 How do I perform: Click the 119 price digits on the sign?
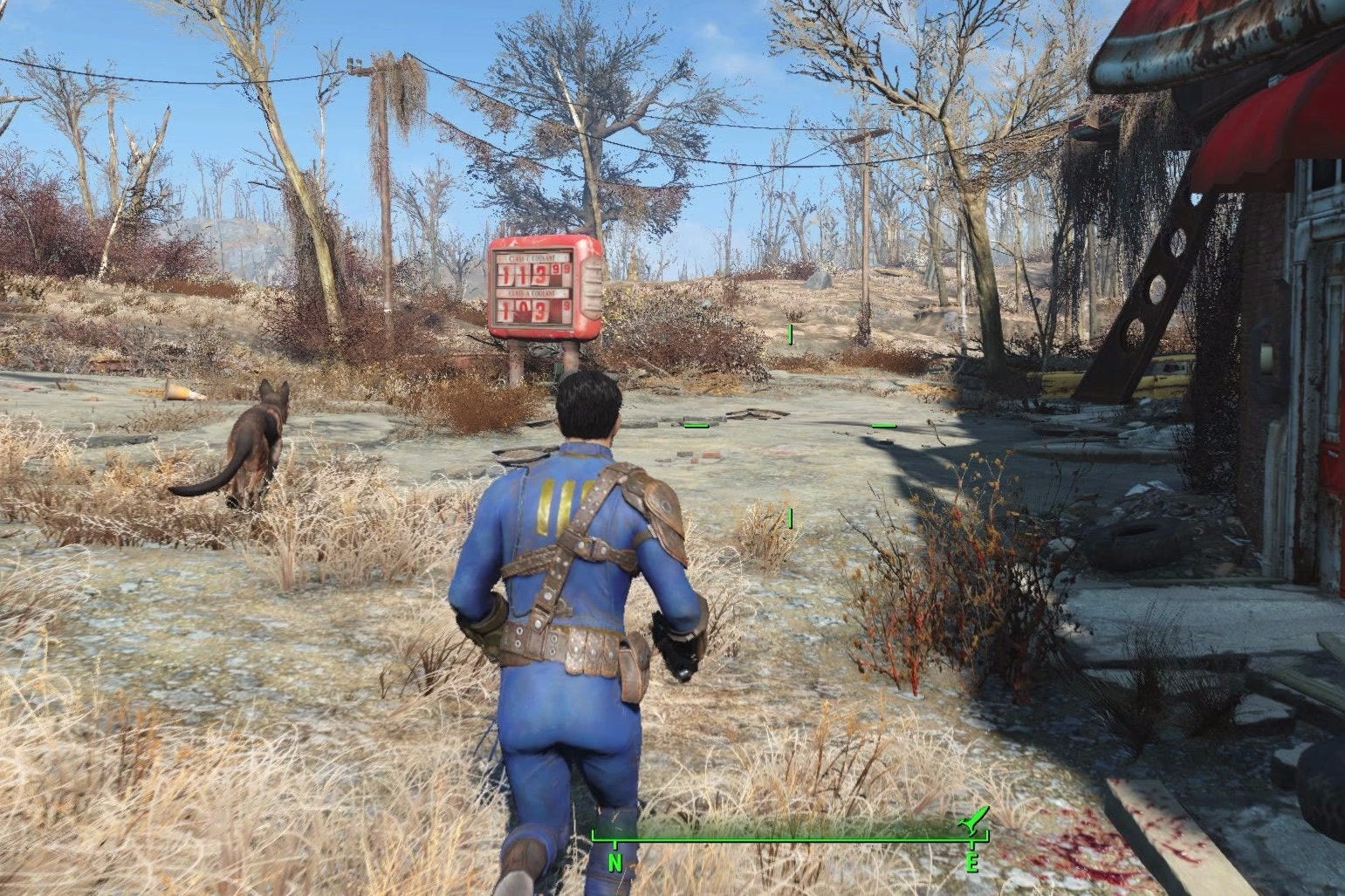tap(524, 275)
